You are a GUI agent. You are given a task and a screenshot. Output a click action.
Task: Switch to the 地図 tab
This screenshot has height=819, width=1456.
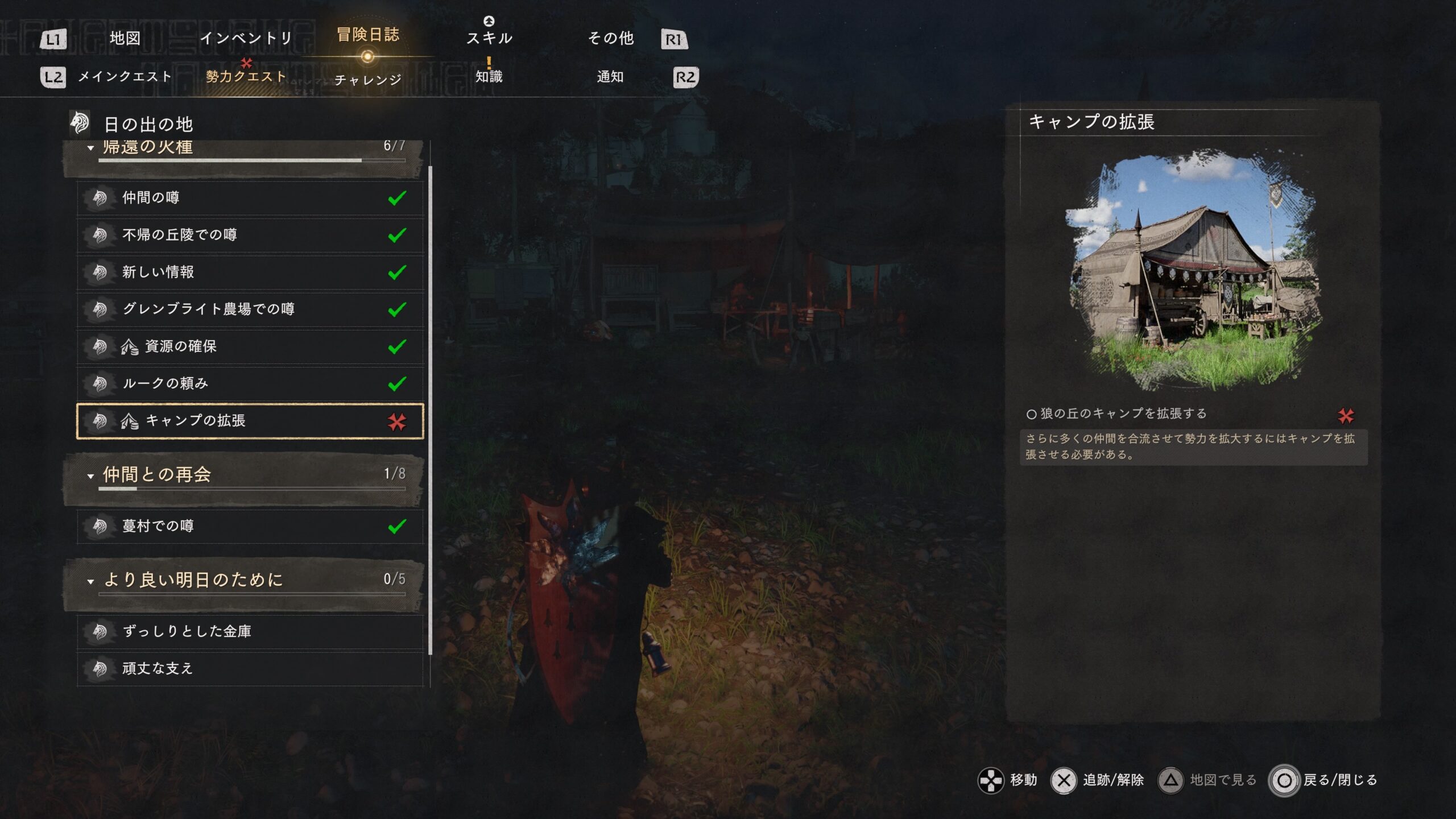[125, 38]
